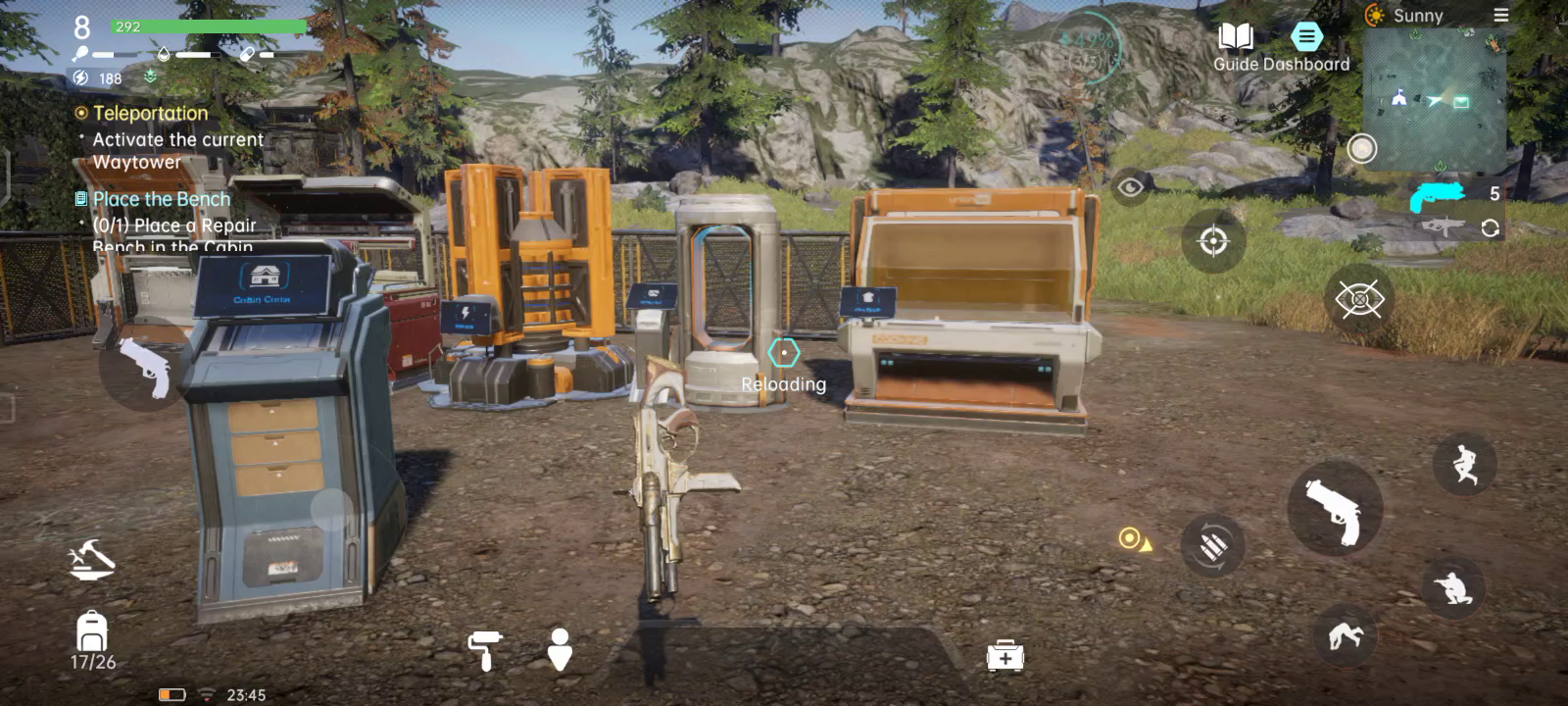
Task: Use the medkit quick slot
Action: pyautogui.click(x=1004, y=656)
